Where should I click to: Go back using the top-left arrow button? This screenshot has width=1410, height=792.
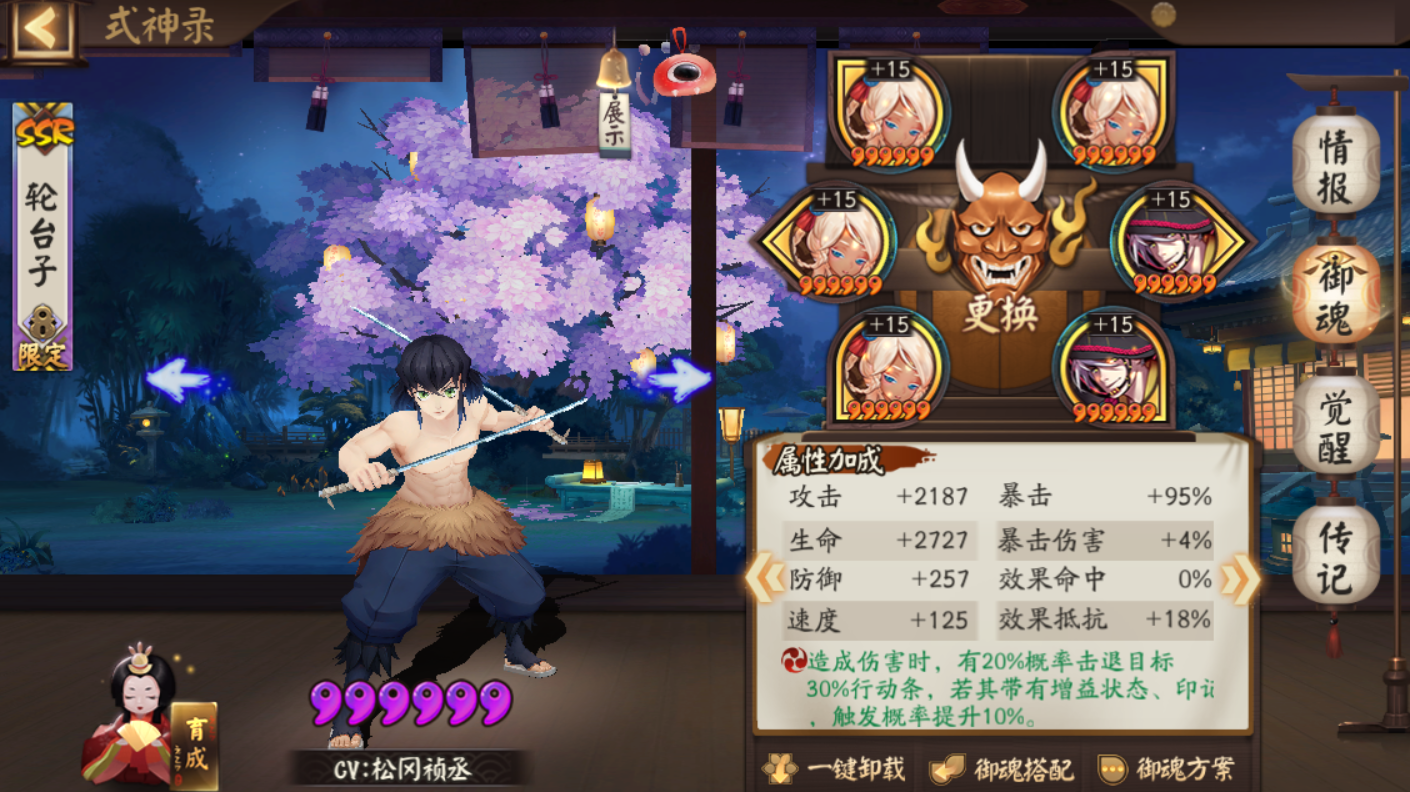coord(42,29)
